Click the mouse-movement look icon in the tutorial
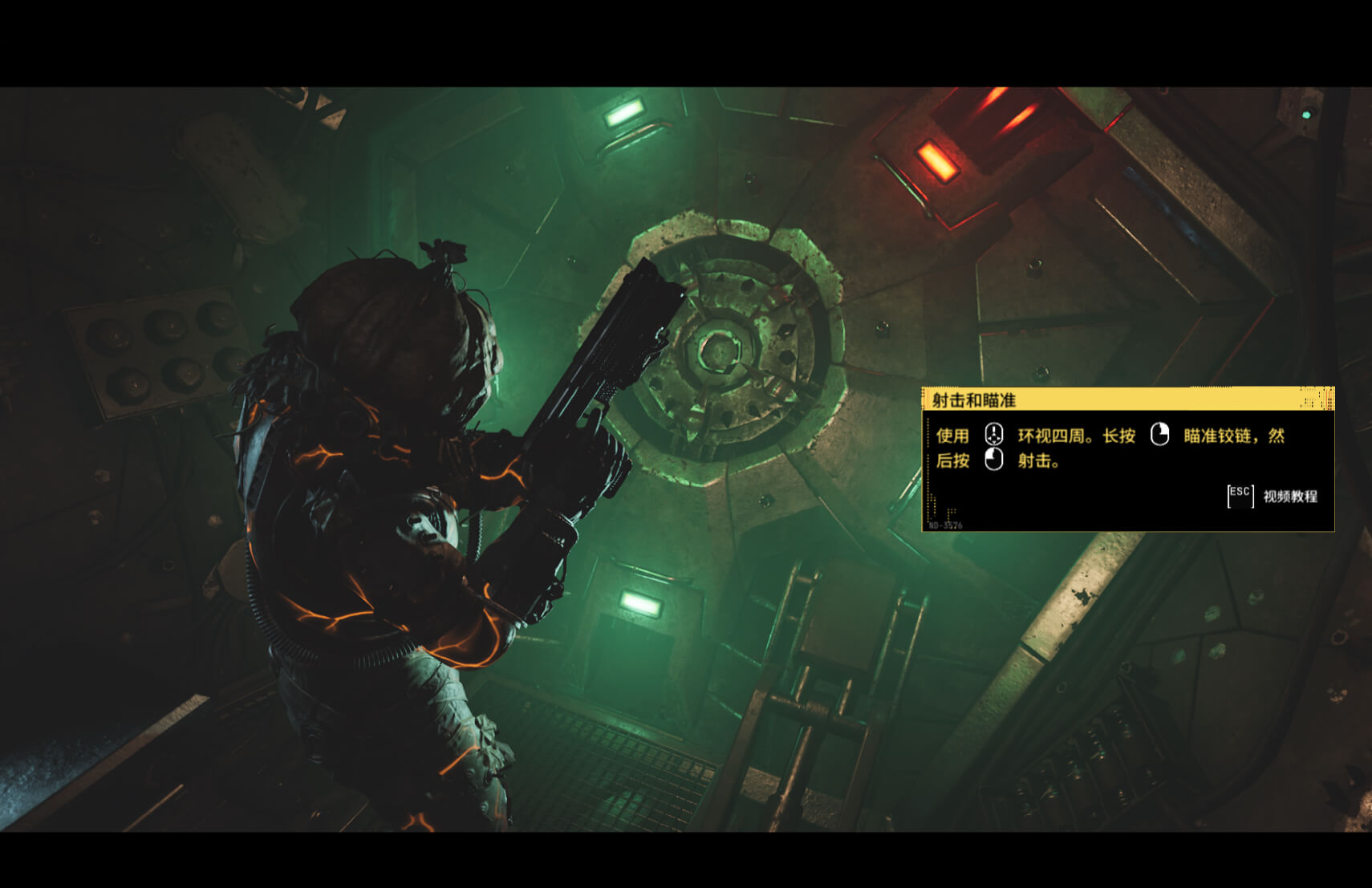1372x888 pixels. coord(994,435)
